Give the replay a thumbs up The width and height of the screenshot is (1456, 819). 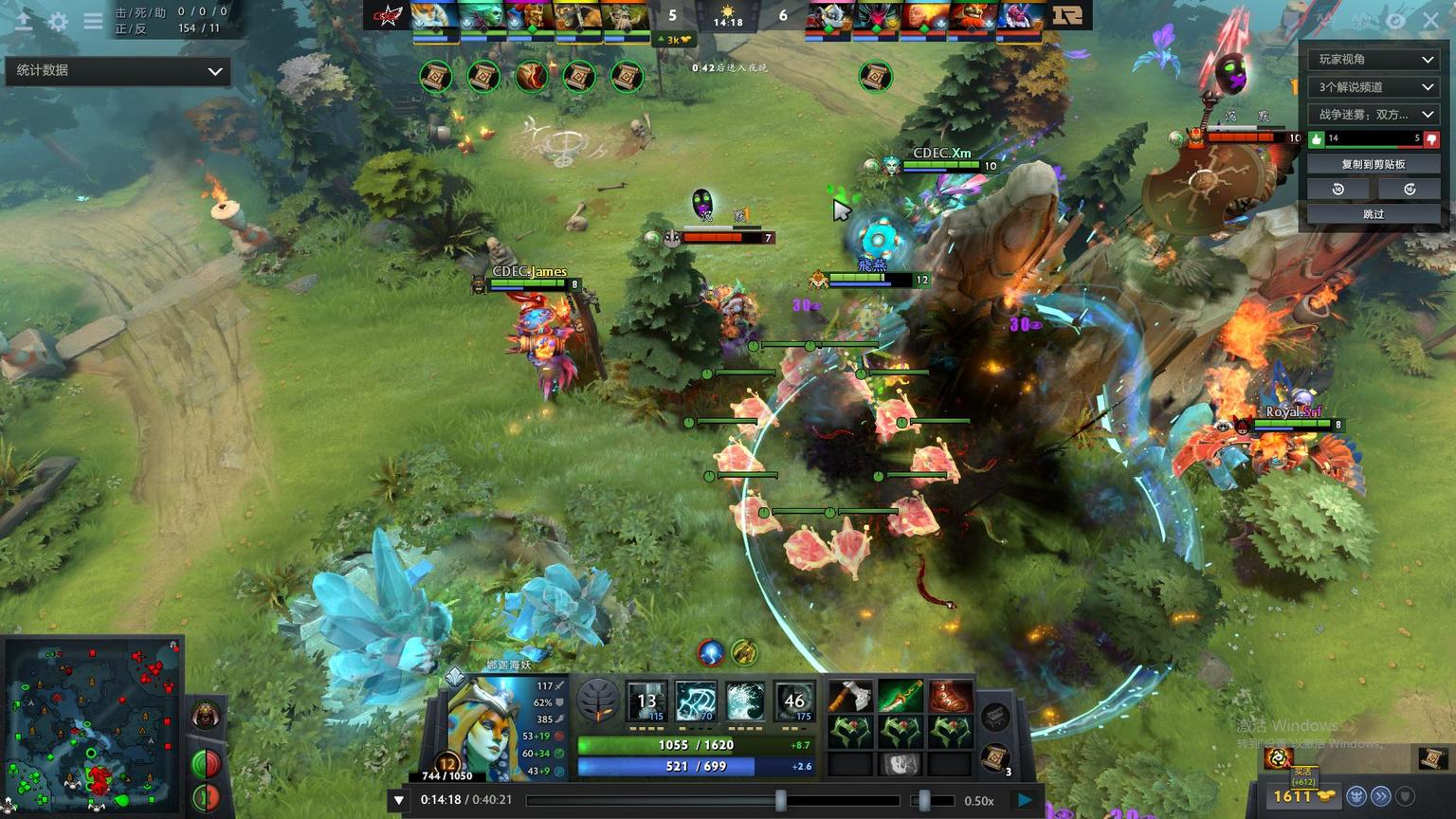[x=1318, y=138]
